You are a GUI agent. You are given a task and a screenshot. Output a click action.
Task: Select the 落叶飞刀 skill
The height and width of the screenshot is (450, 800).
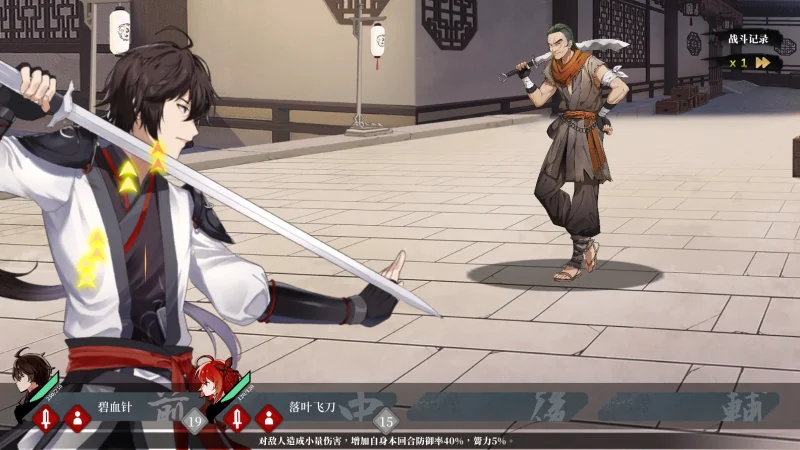pos(314,408)
